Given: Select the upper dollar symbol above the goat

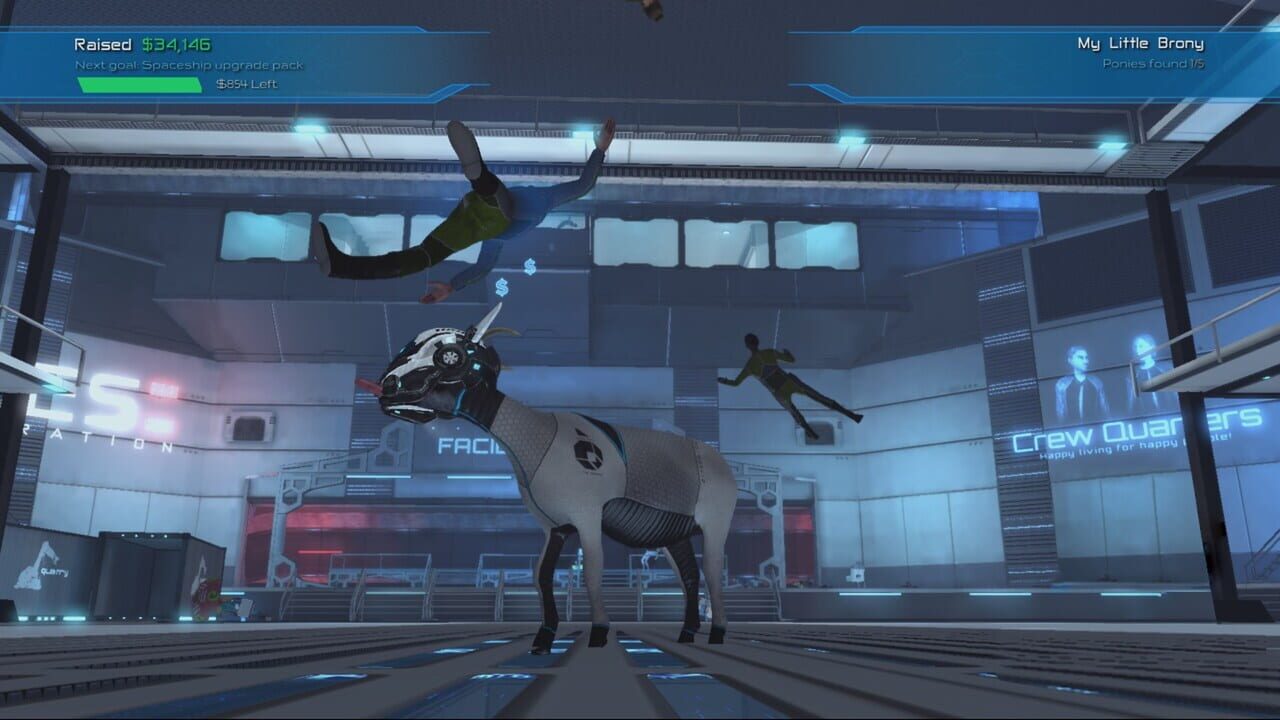Looking at the screenshot, I should (x=530, y=266).
